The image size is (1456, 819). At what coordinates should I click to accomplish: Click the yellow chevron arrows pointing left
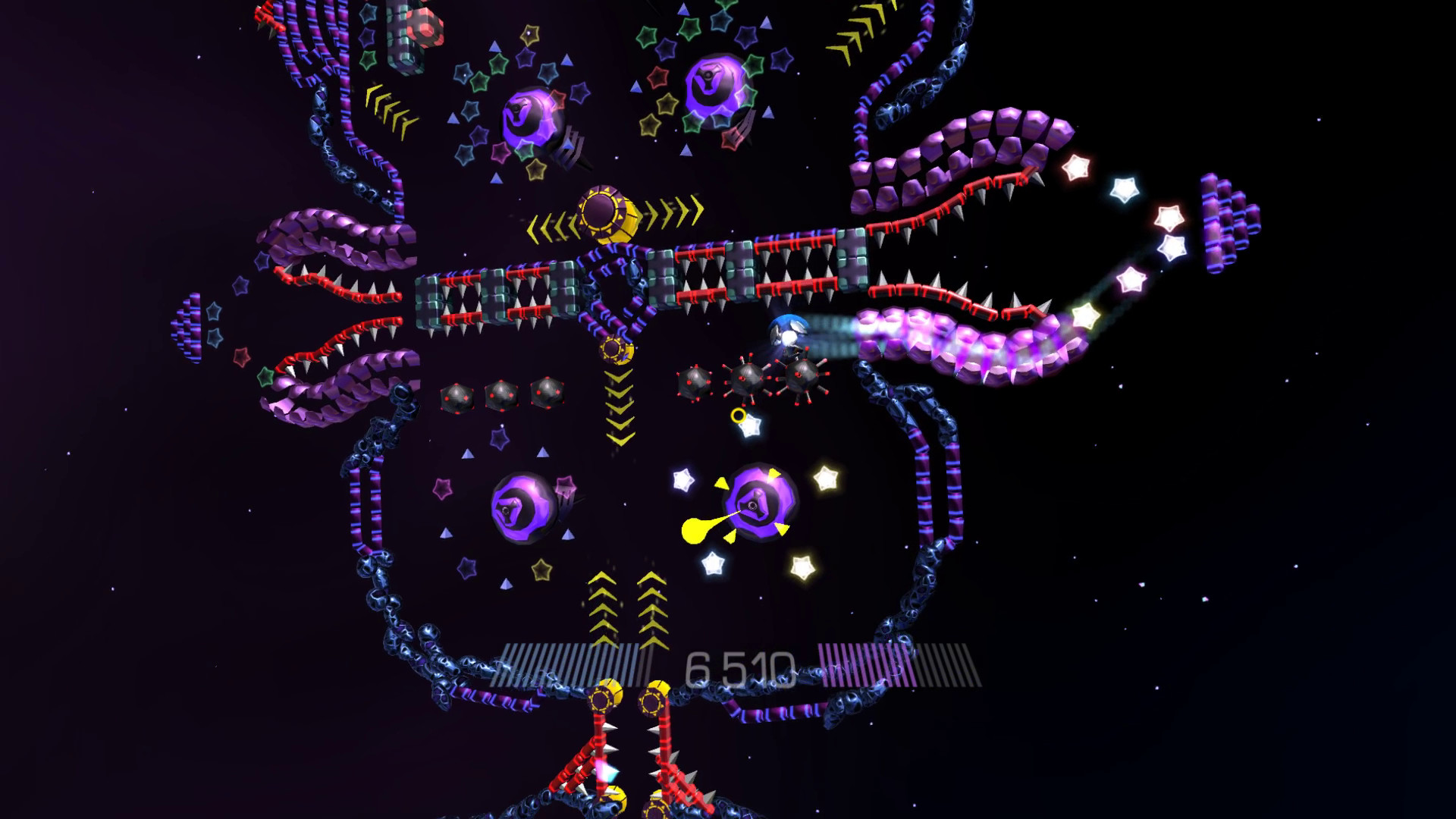[x=550, y=224]
